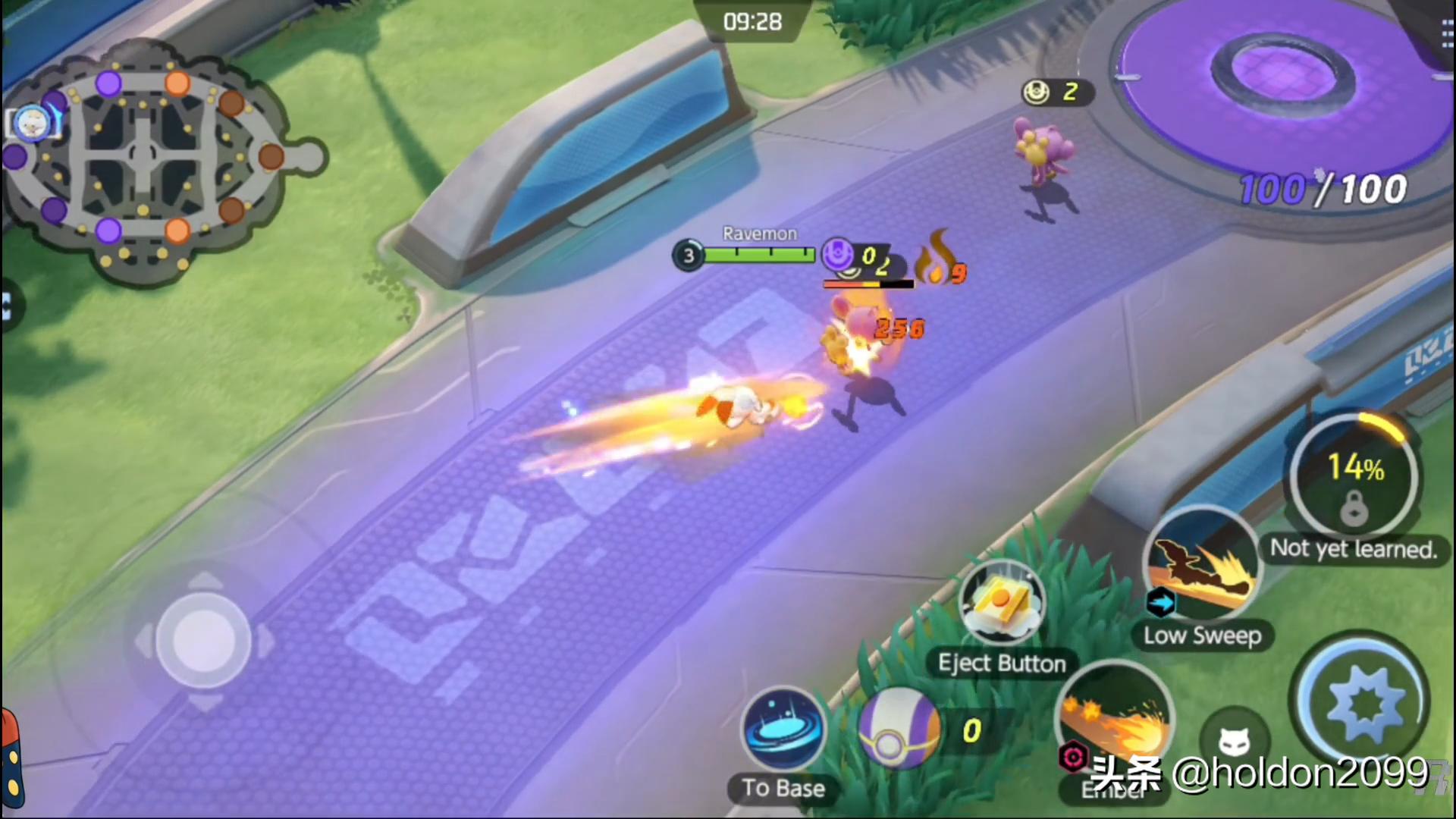The height and width of the screenshot is (819, 1456).
Task: Select the Aeos energy ball score button
Action: click(899, 728)
